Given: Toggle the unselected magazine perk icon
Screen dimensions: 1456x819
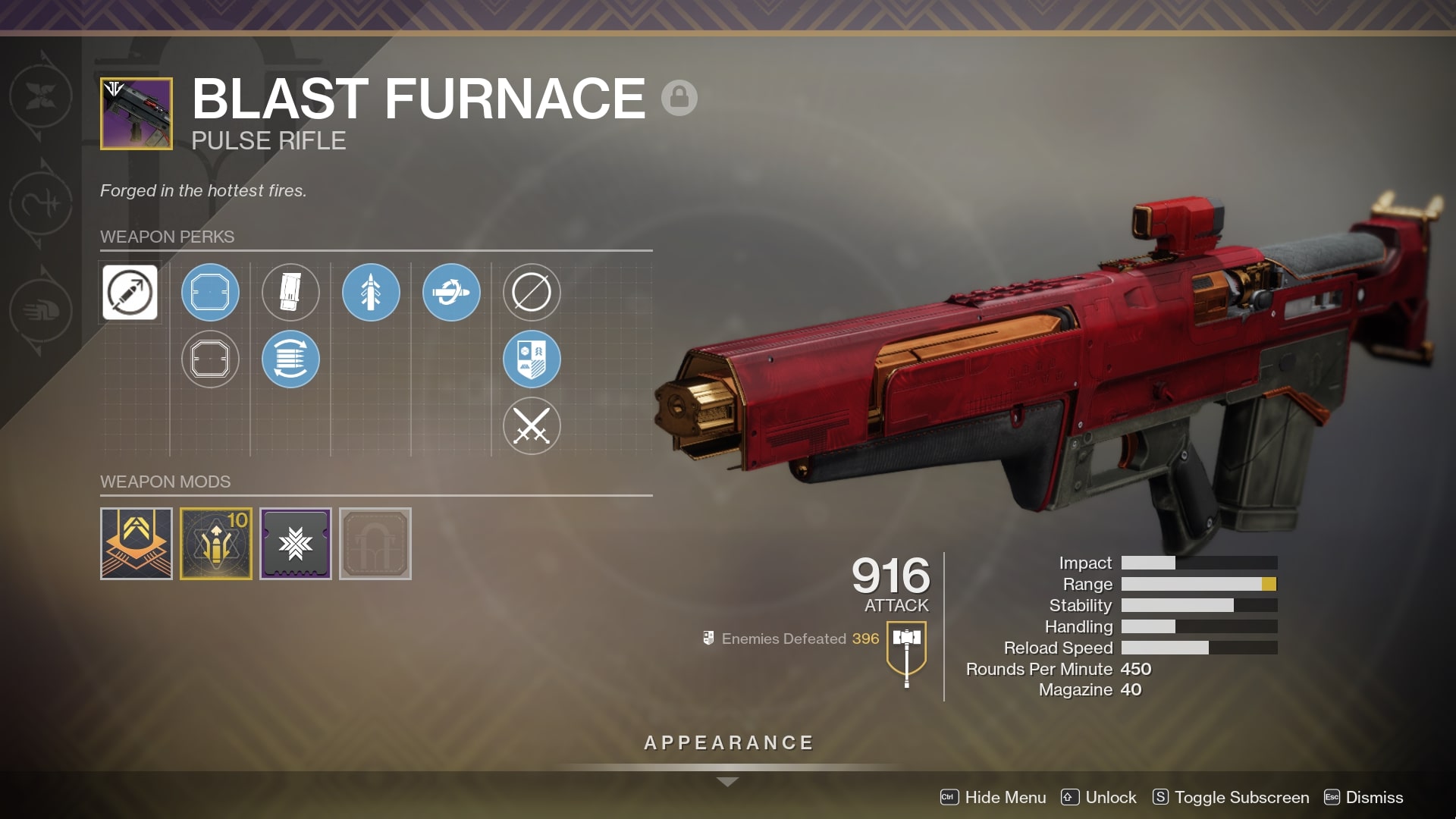Looking at the screenshot, I should [290, 293].
